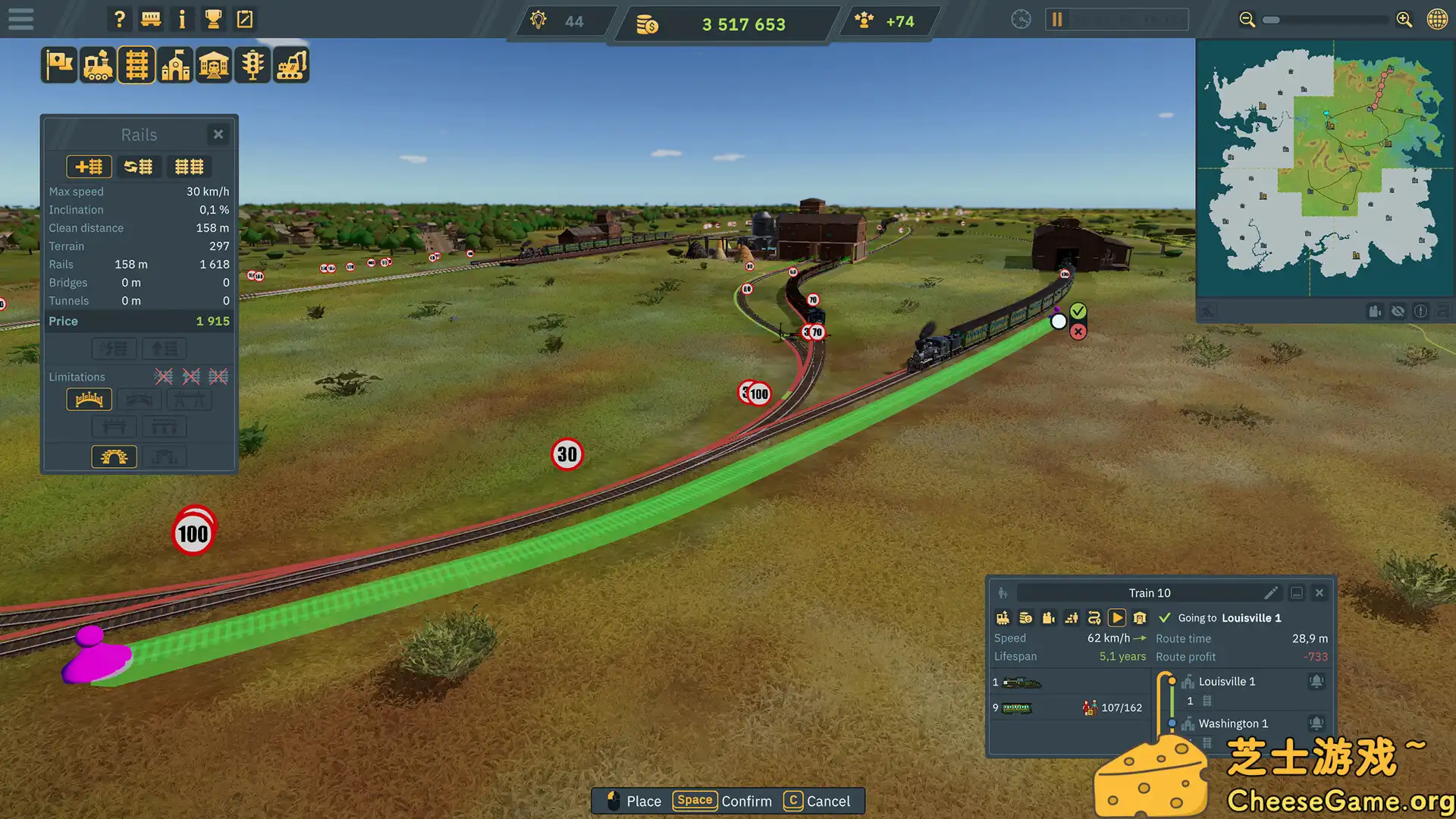Select the rails construction tool
The image size is (1456, 819).
click(x=136, y=64)
